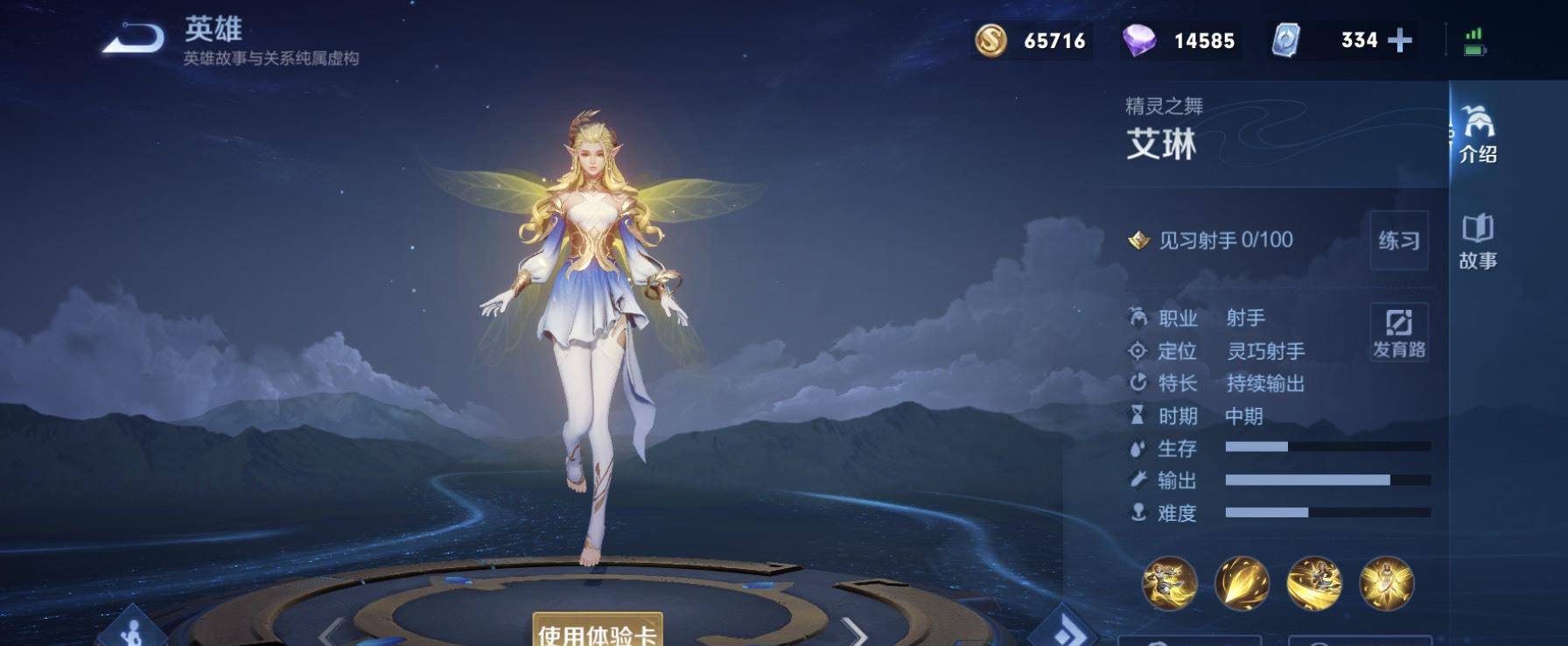1568x646 pixels.
Task: Switch to the 故事 tab
Action: (1477, 242)
